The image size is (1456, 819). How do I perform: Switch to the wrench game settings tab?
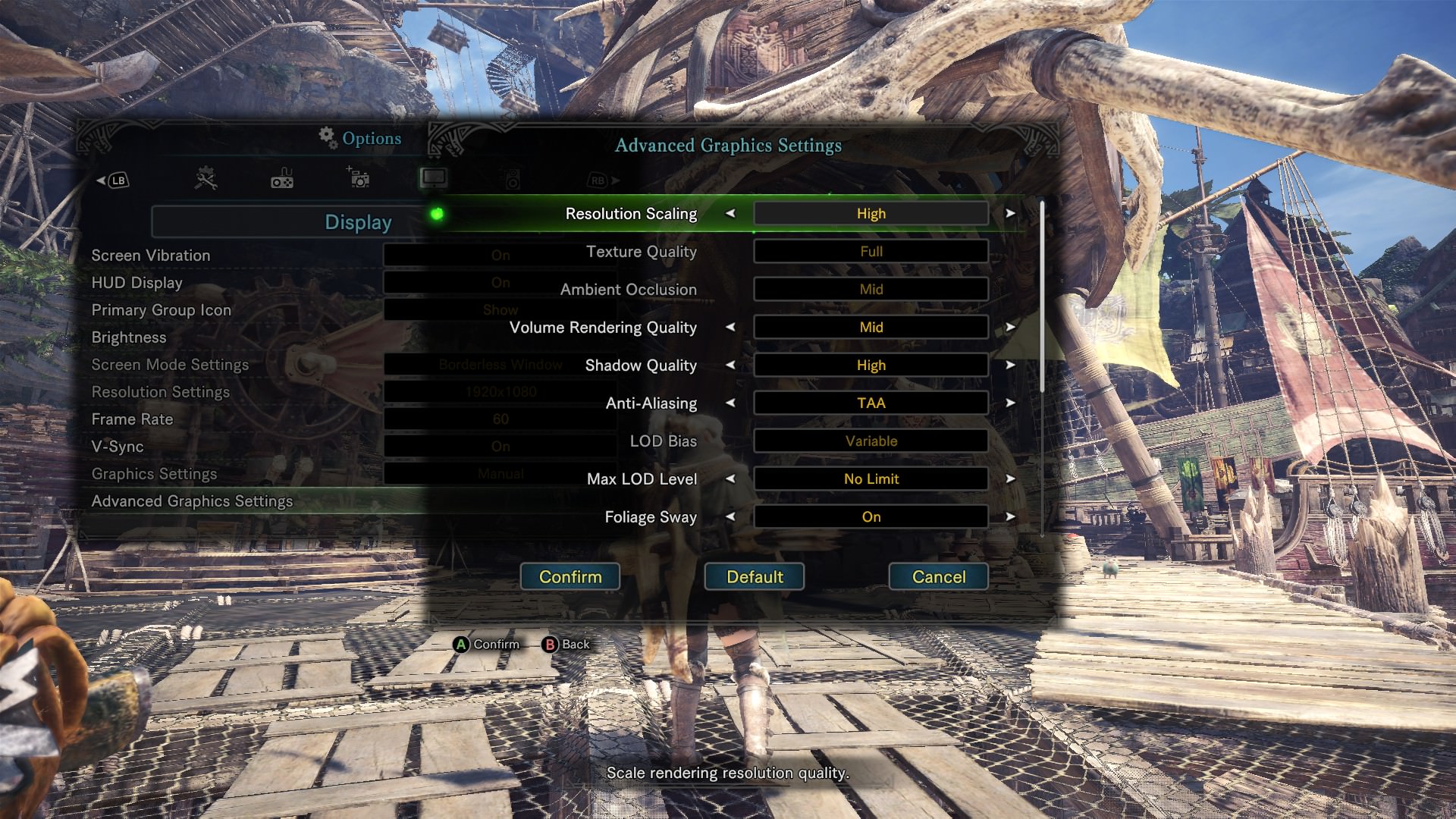206,179
